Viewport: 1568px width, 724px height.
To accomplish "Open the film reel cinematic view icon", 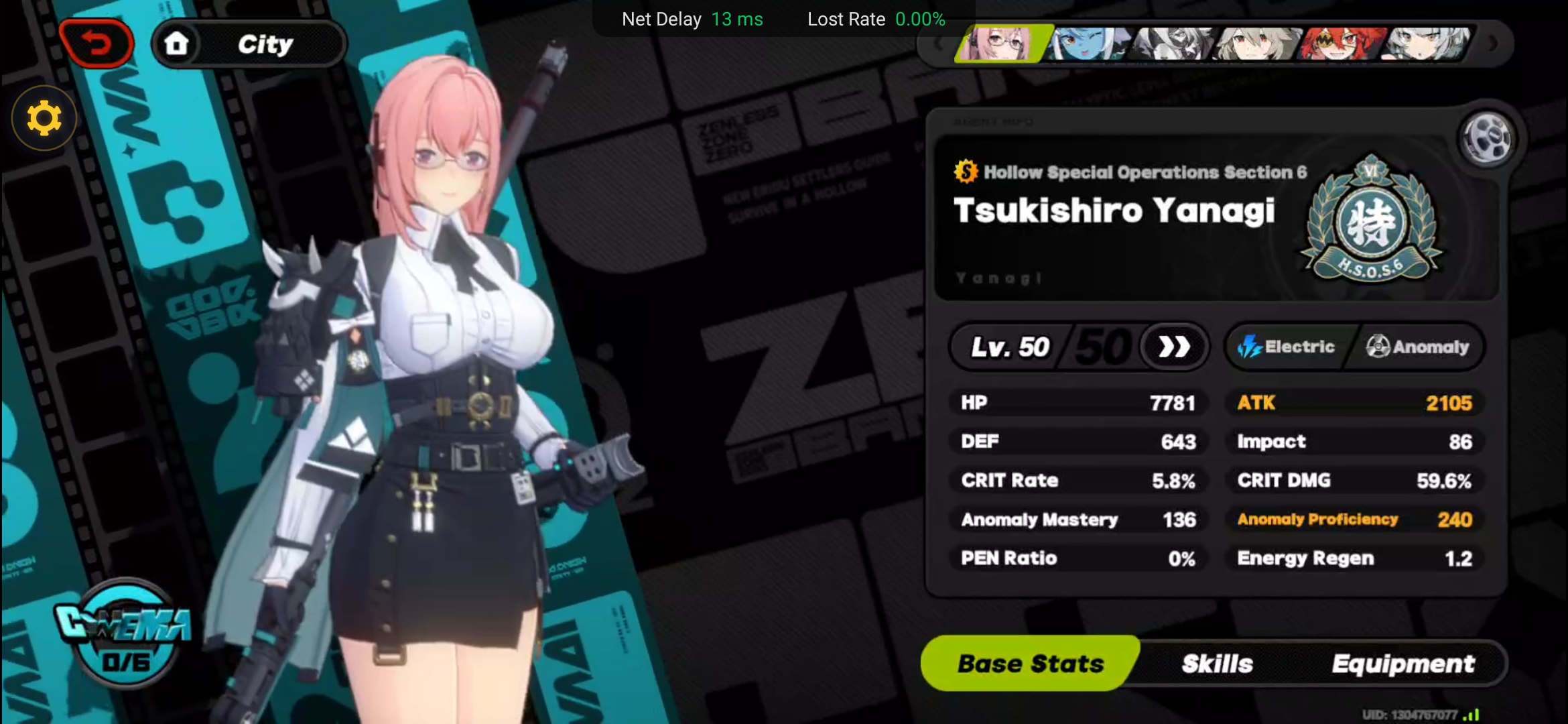I will pos(1486,139).
